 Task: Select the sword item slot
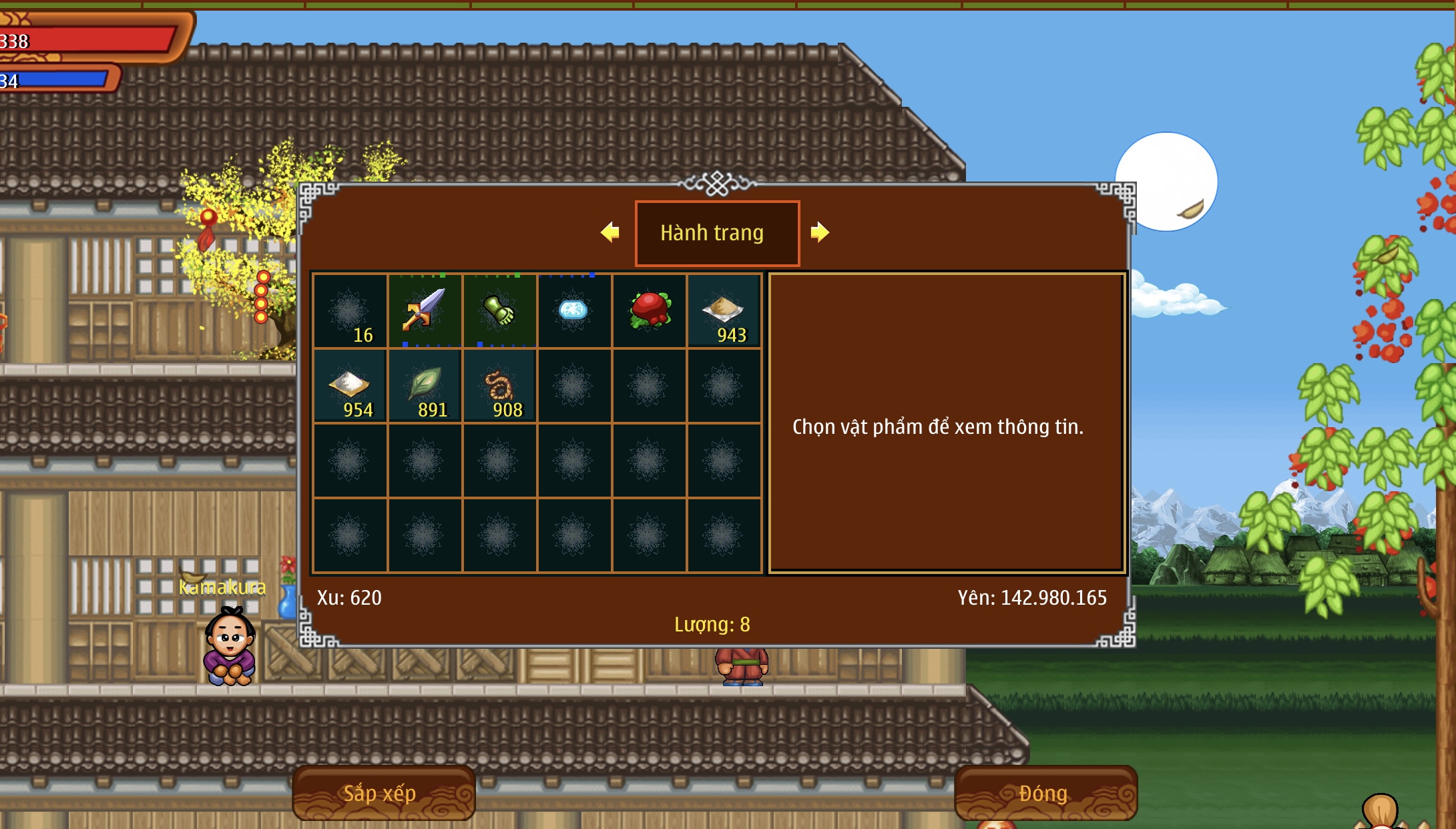[425, 310]
